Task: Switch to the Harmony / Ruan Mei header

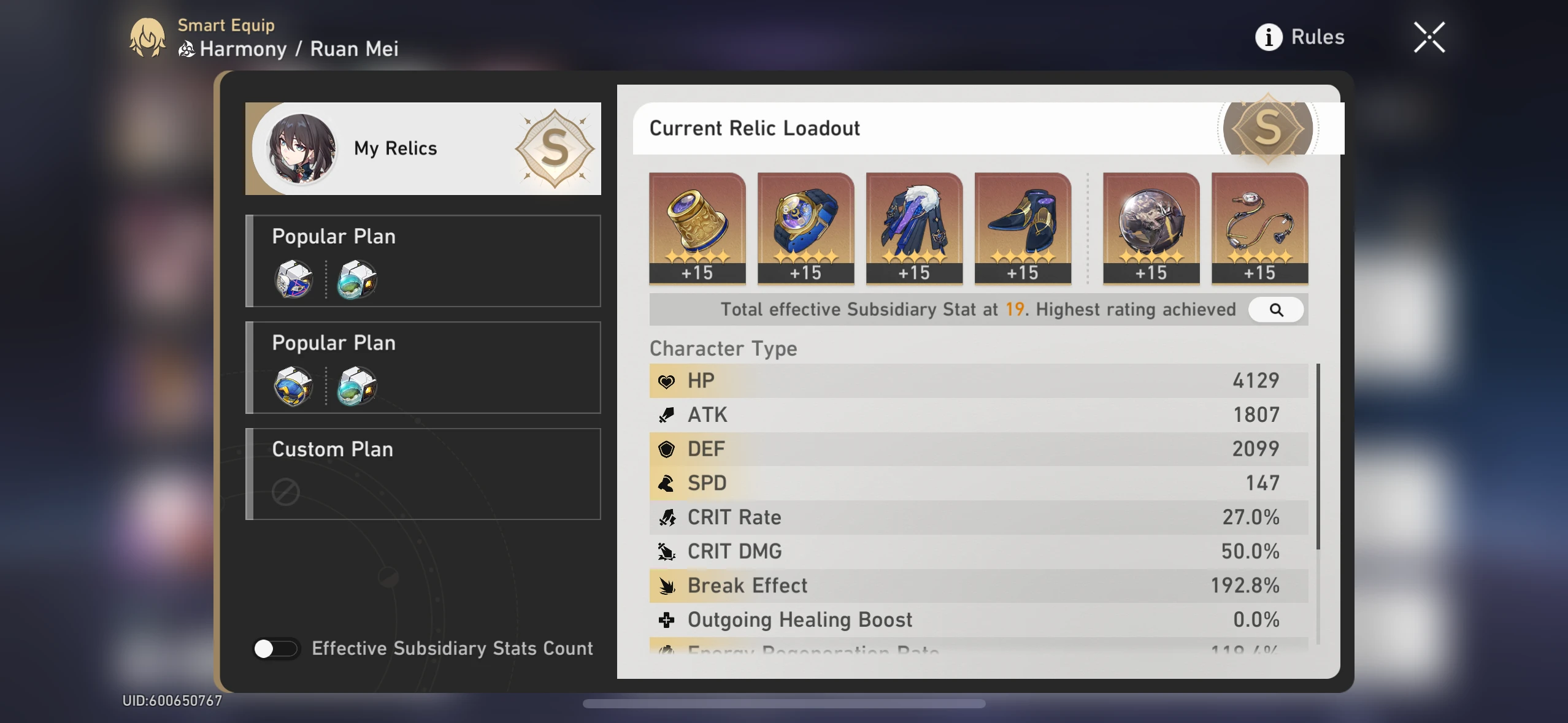Action: 288,48
